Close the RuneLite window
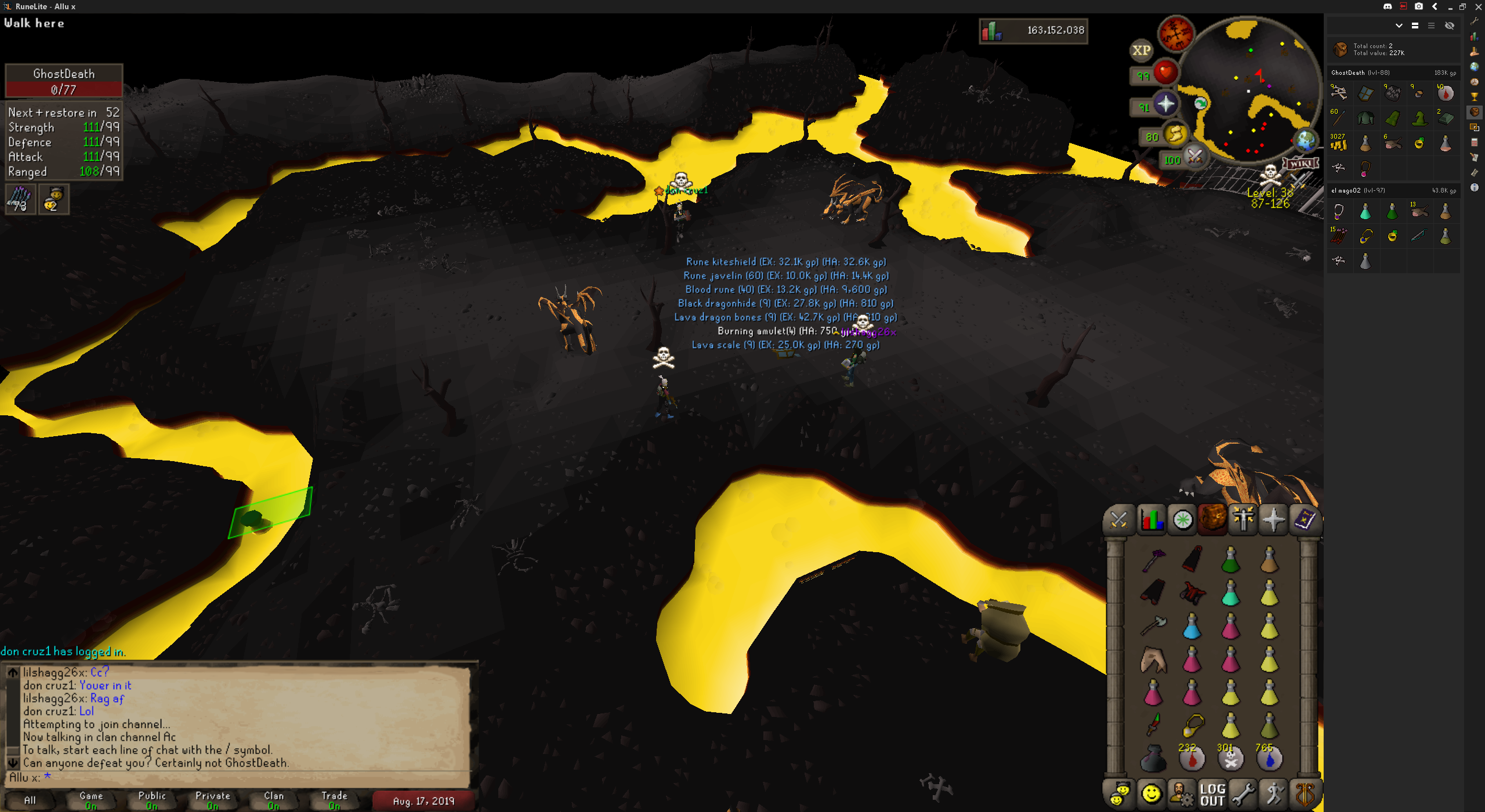Viewport: 1485px width, 812px height. [1478, 6]
